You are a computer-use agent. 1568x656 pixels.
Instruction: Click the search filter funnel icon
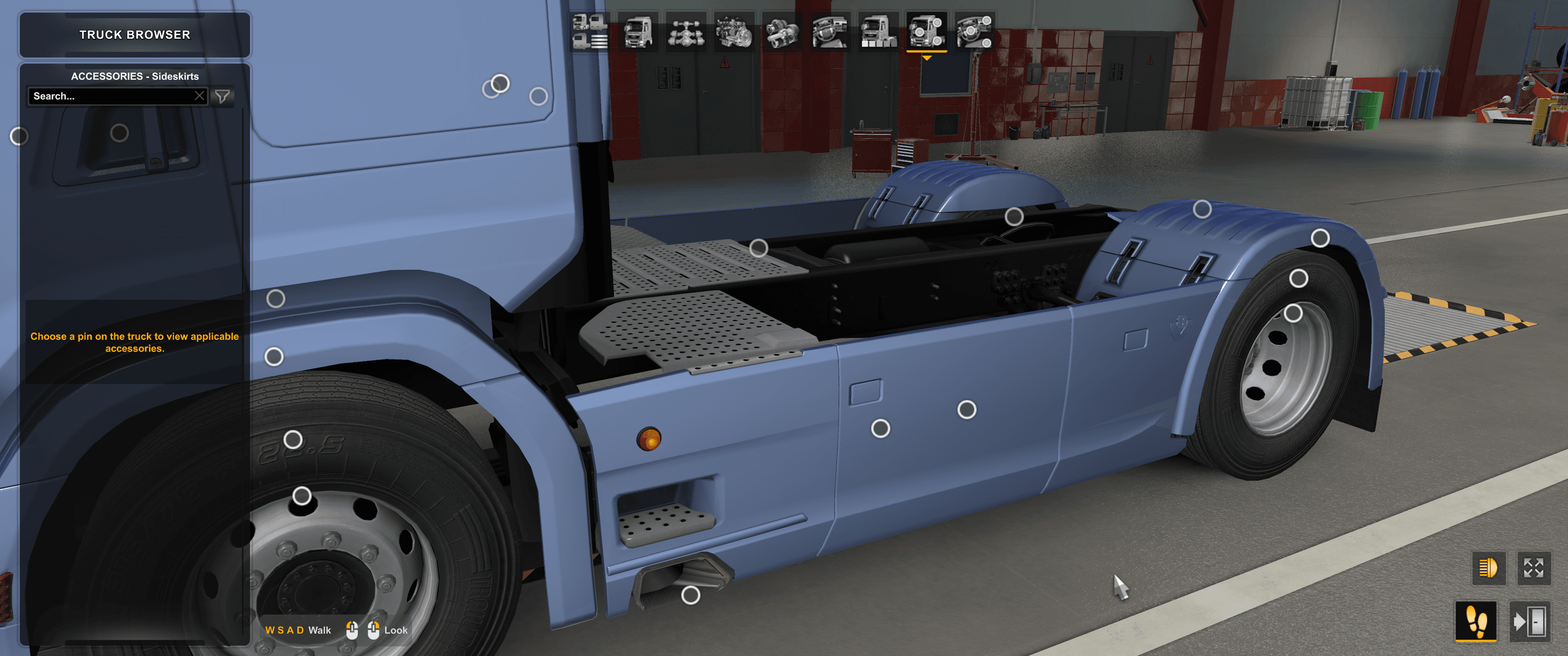pyautogui.click(x=223, y=95)
